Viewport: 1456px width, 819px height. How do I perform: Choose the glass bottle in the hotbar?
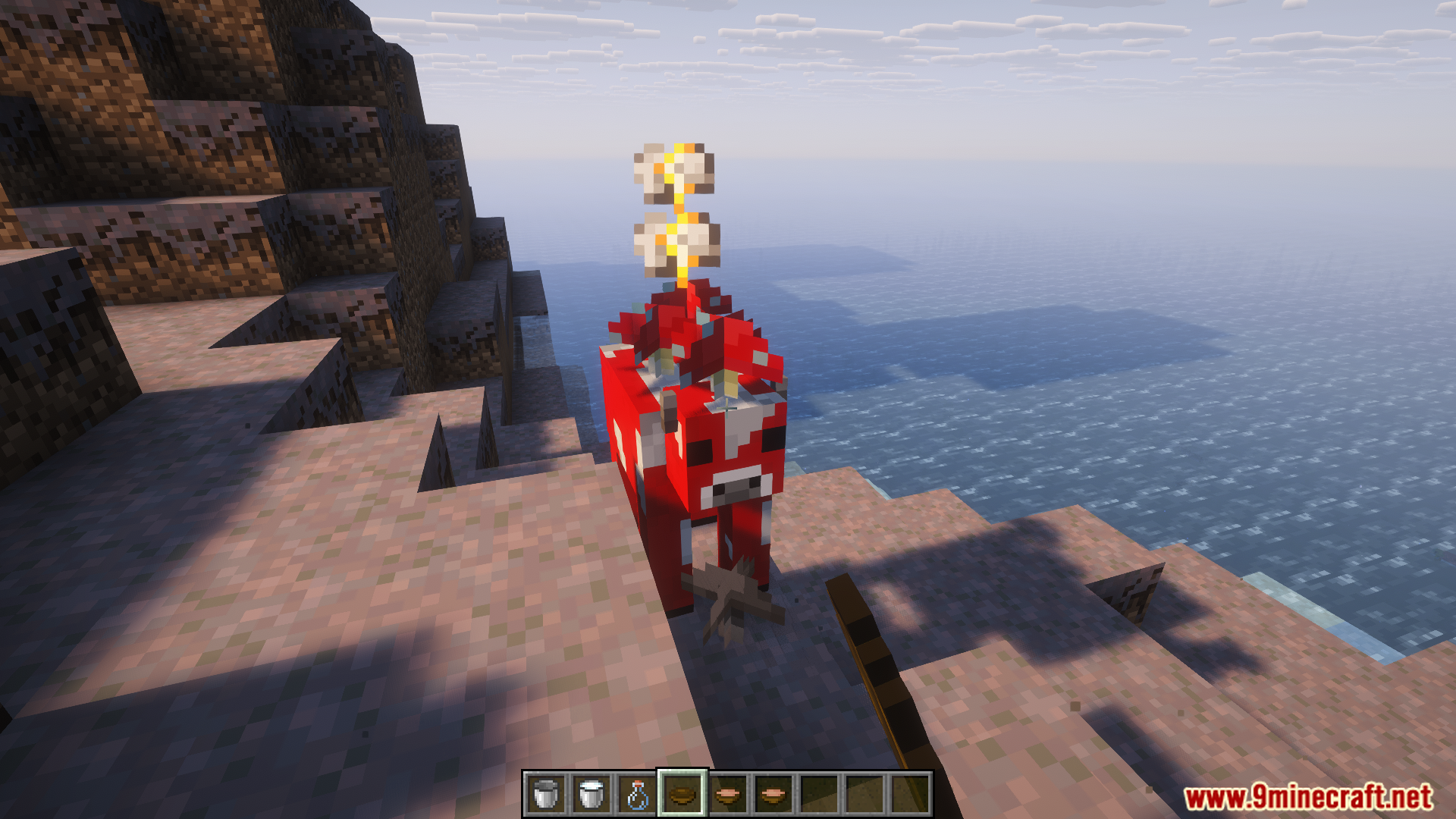point(637,794)
